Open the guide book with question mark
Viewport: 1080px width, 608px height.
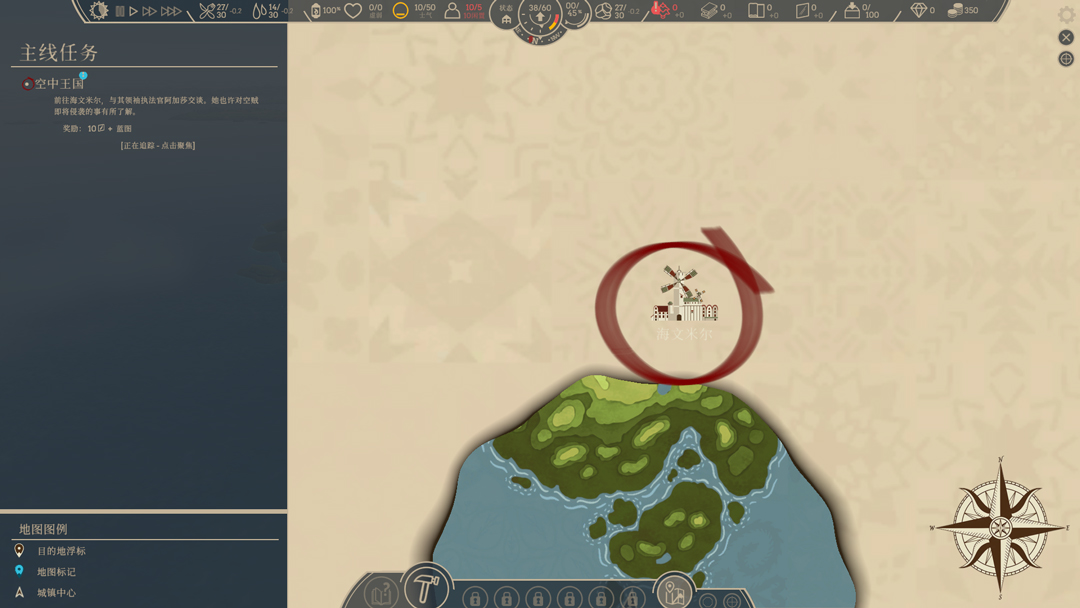pyautogui.click(x=380, y=594)
